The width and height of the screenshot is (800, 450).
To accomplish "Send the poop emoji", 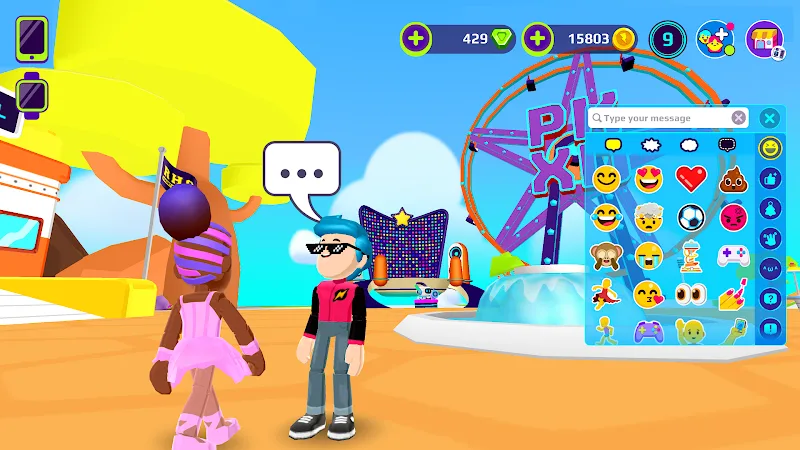I will click(x=733, y=180).
